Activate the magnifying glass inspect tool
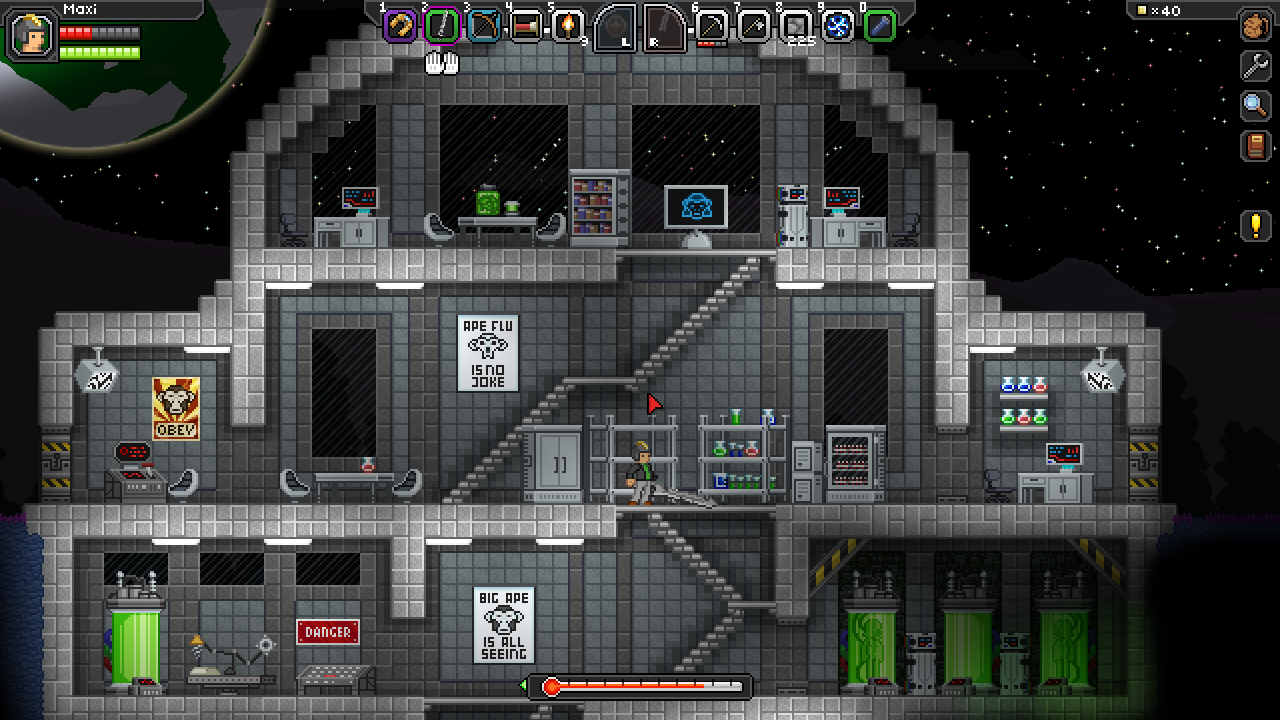Image resolution: width=1280 pixels, height=720 pixels. point(1256,105)
